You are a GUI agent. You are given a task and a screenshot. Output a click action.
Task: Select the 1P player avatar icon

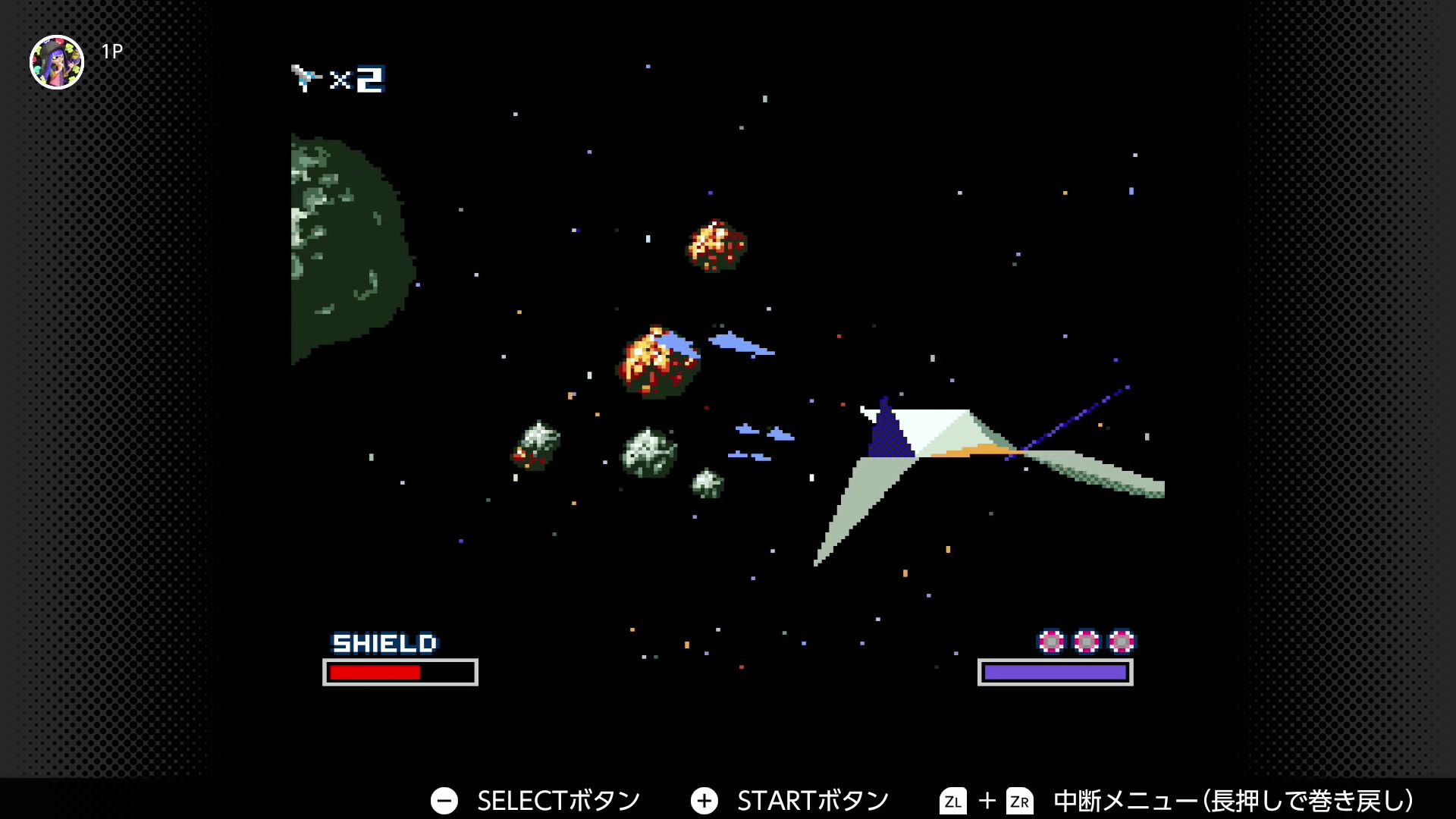(x=57, y=57)
